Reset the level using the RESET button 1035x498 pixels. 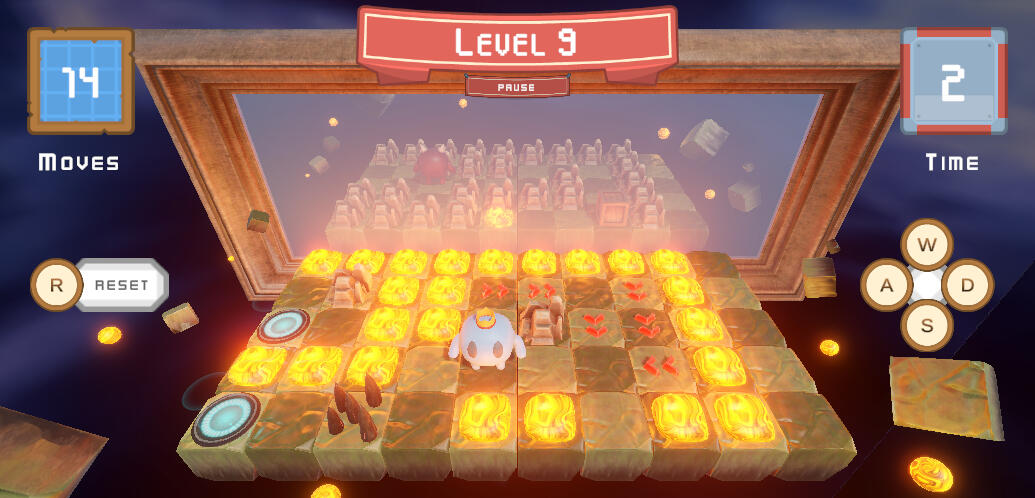point(121,285)
